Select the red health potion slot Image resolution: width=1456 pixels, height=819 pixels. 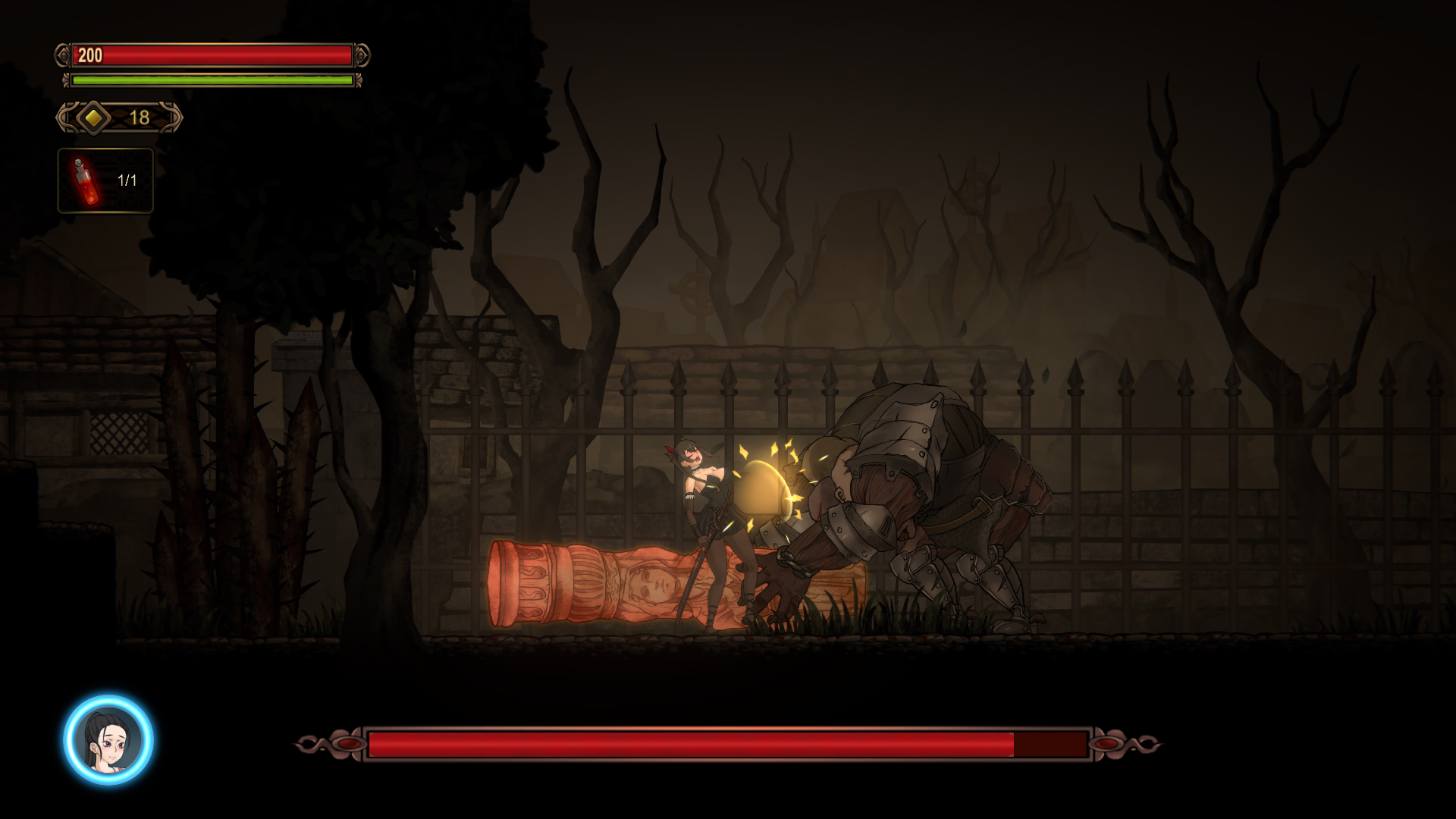pyautogui.click(x=105, y=180)
